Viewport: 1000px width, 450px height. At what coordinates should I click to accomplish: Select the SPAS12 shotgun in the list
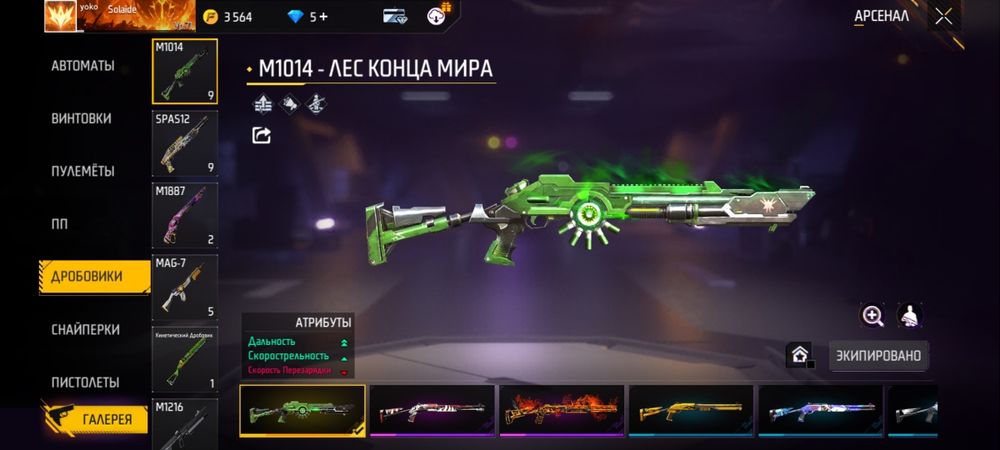[x=184, y=143]
